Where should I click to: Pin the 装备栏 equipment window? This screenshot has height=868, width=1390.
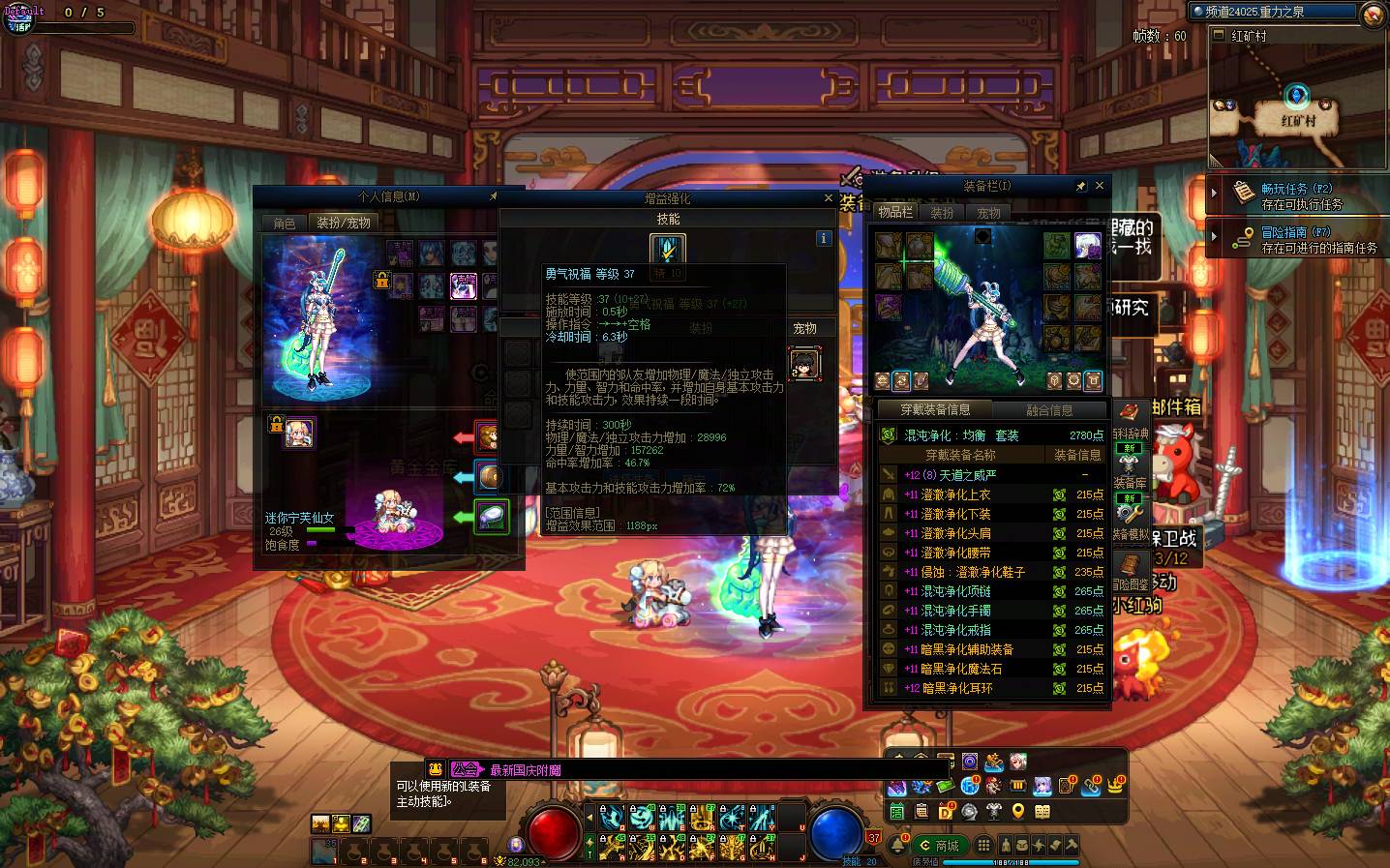[1081, 186]
